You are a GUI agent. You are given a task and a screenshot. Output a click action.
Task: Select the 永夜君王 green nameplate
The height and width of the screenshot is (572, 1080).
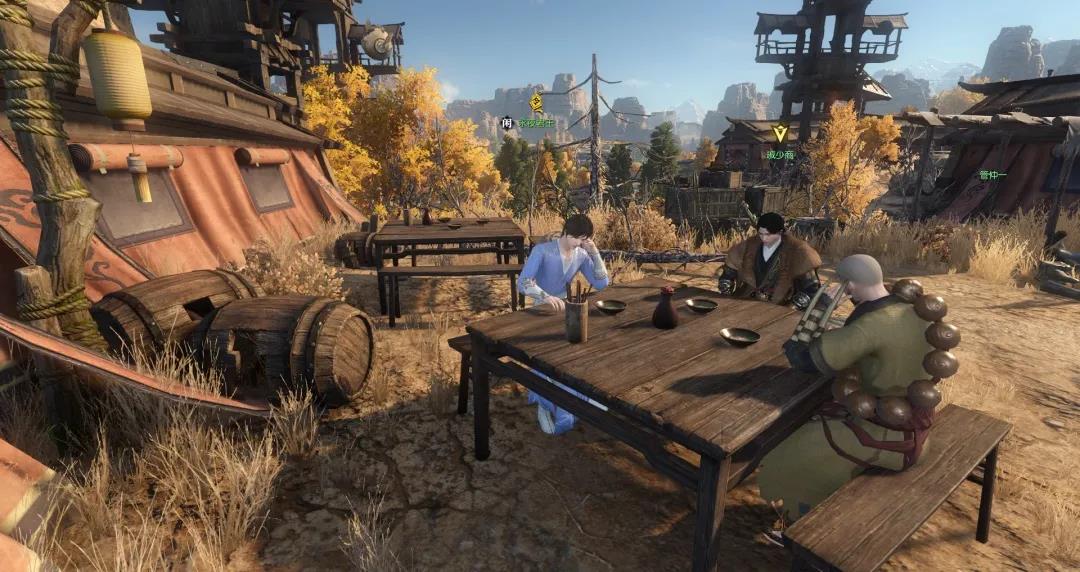536,123
